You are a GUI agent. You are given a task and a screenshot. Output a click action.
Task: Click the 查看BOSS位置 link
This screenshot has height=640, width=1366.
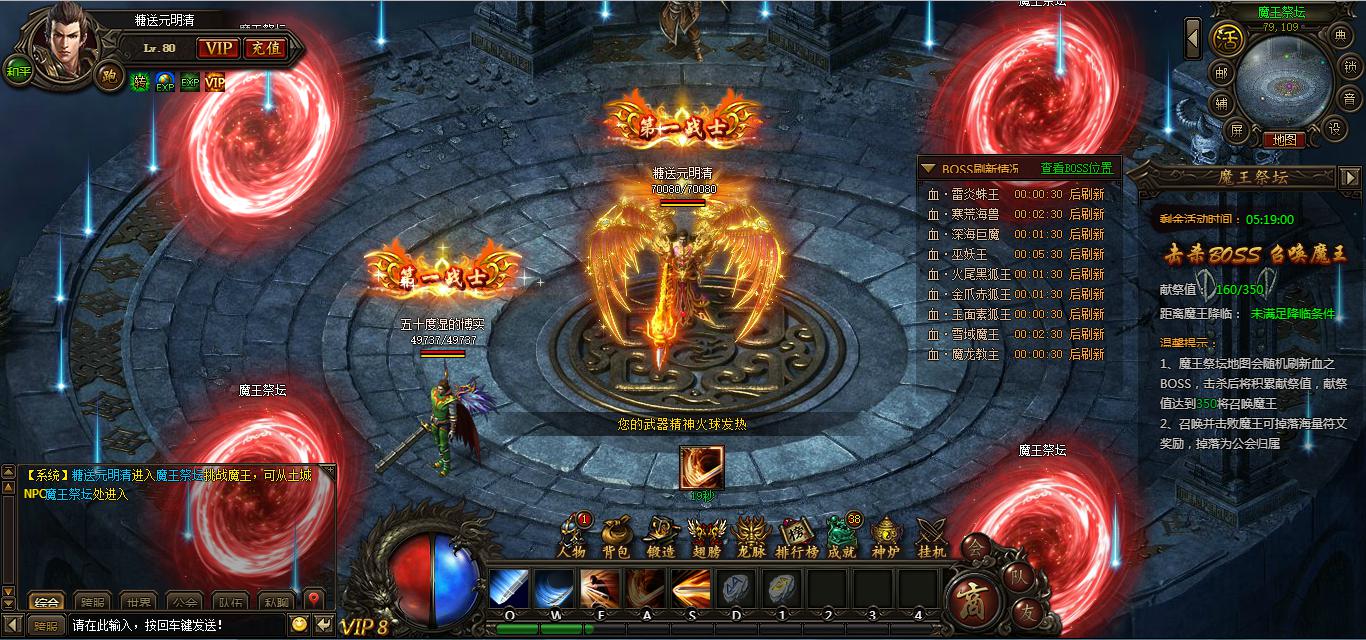pyautogui.click(x=1076, y=168)
